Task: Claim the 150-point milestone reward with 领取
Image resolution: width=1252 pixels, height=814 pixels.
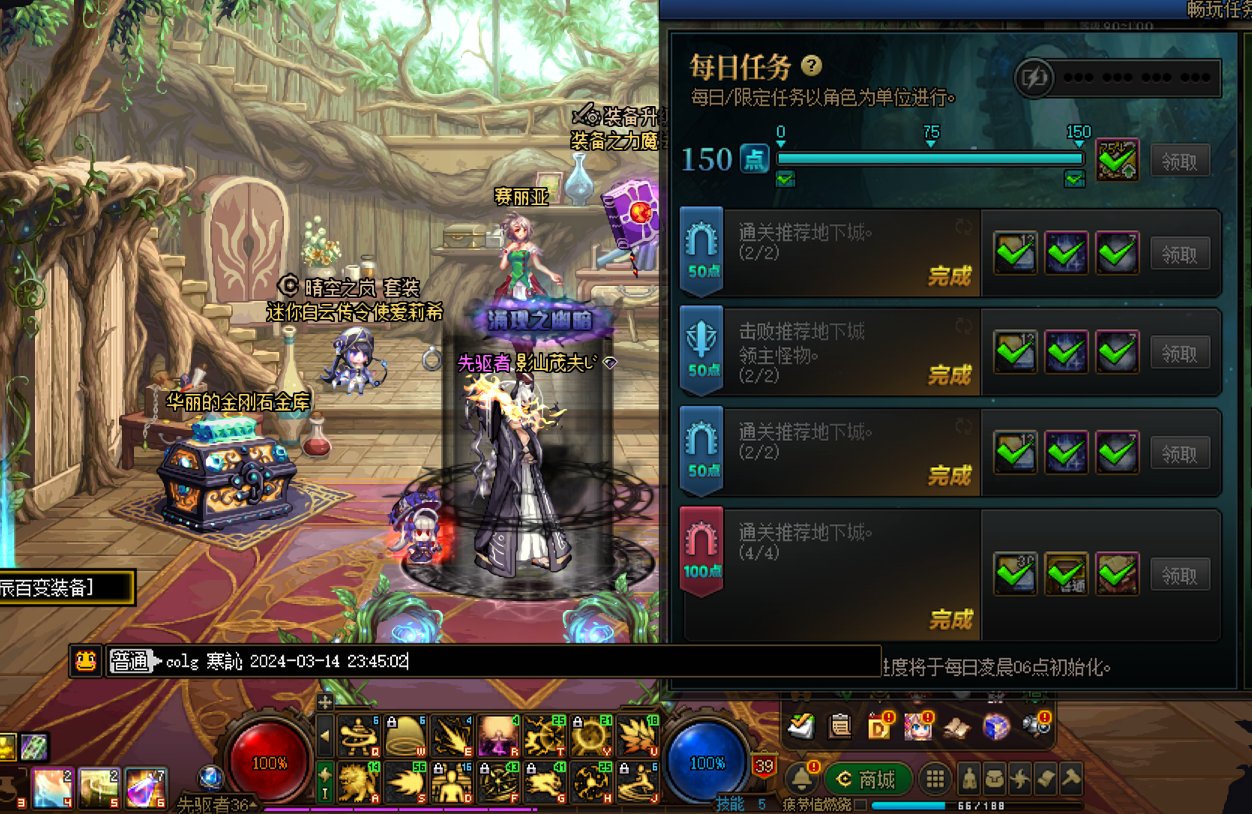Action: 1180,161
